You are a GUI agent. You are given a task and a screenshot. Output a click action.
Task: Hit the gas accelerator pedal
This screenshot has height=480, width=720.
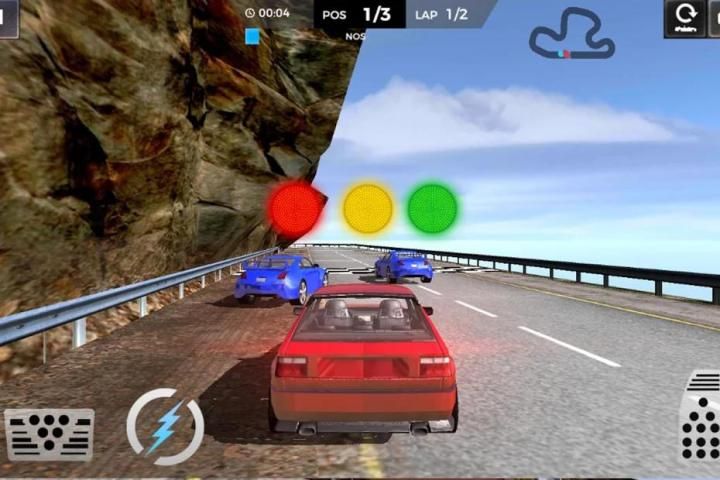point(701,417)
